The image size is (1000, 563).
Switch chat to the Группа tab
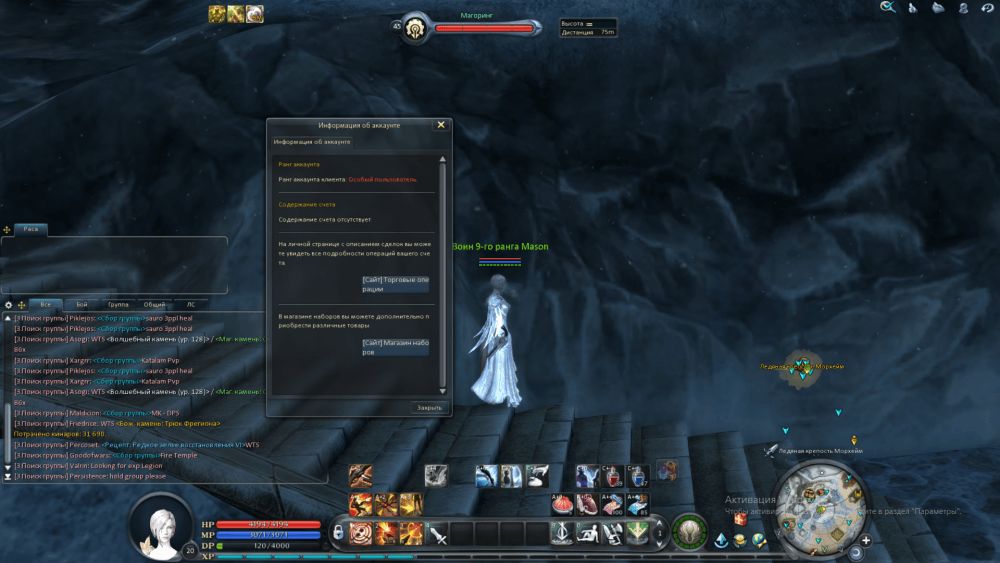118,304
